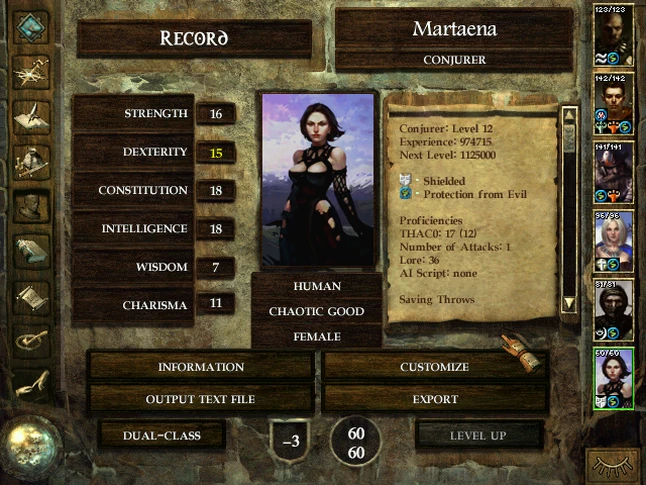Choose Output Text File
Image resolution: width=646 pixels, height=485 pixels.
click(201, 399)
